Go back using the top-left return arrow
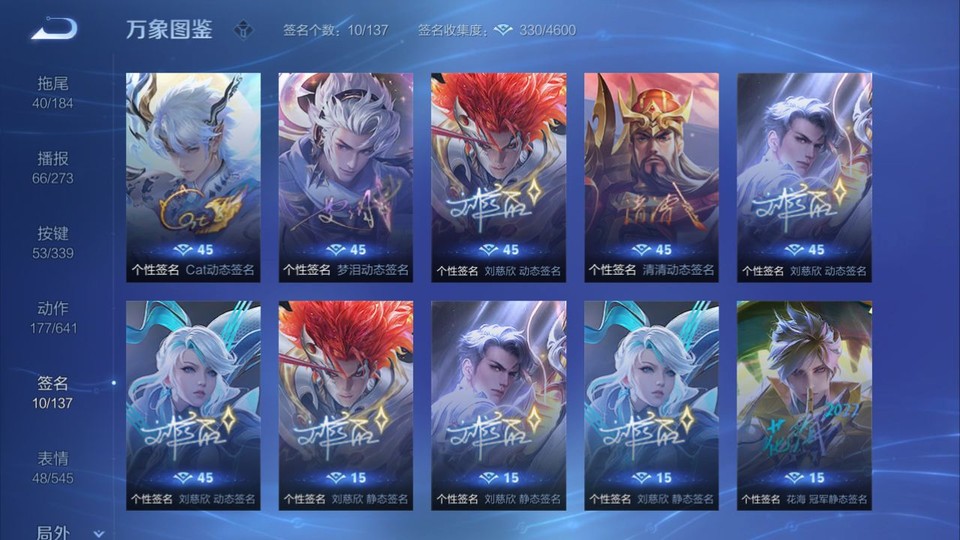 click(54, 29)
